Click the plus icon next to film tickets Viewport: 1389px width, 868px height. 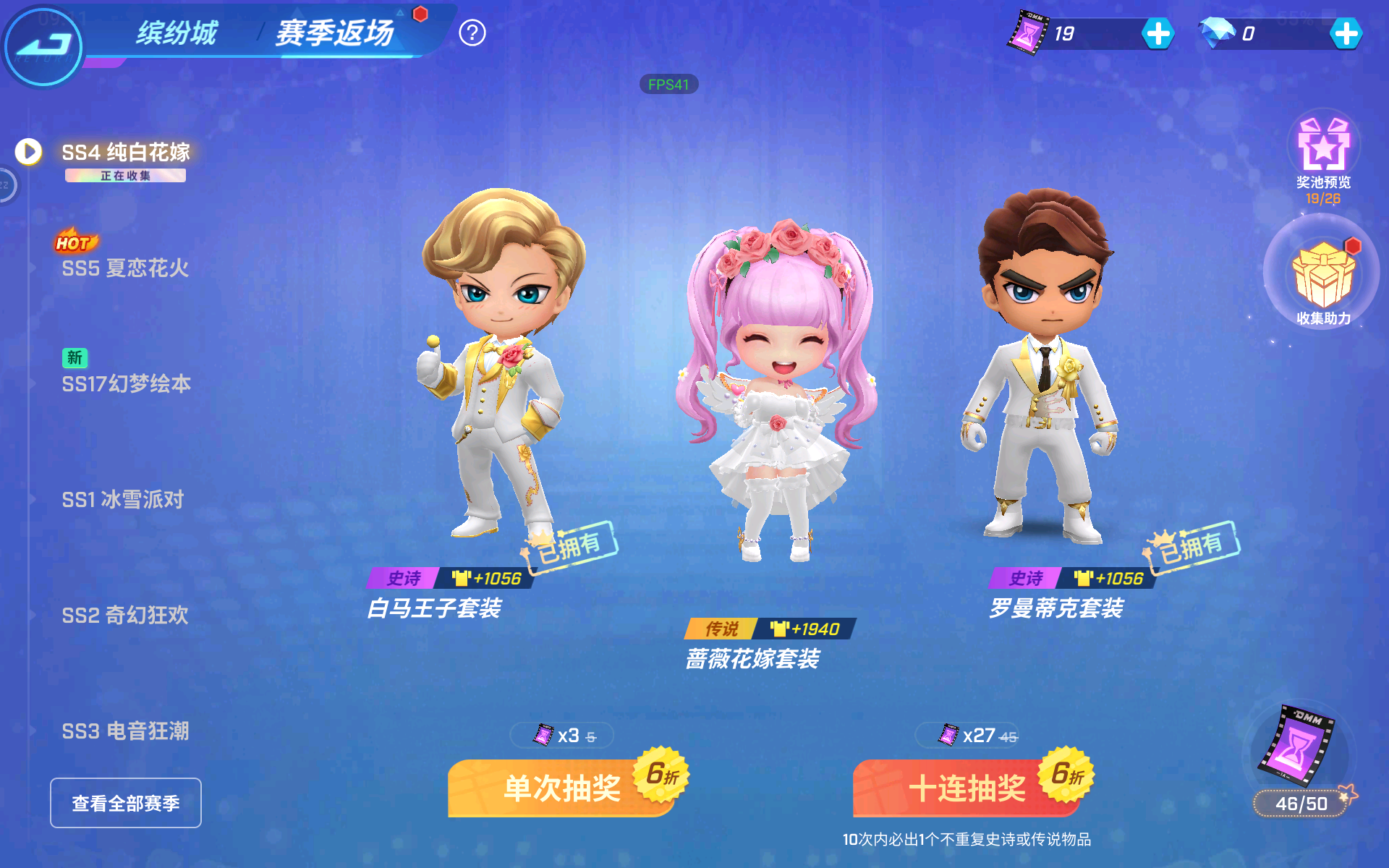pos(1157,33)
